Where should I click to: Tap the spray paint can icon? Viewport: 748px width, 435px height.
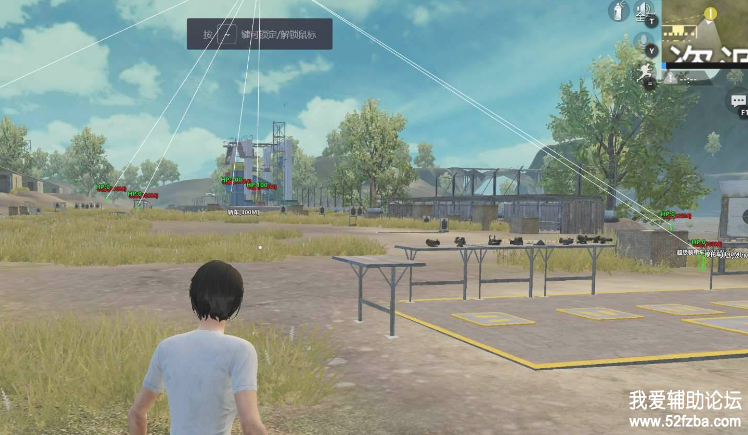(x=619, y=11)
